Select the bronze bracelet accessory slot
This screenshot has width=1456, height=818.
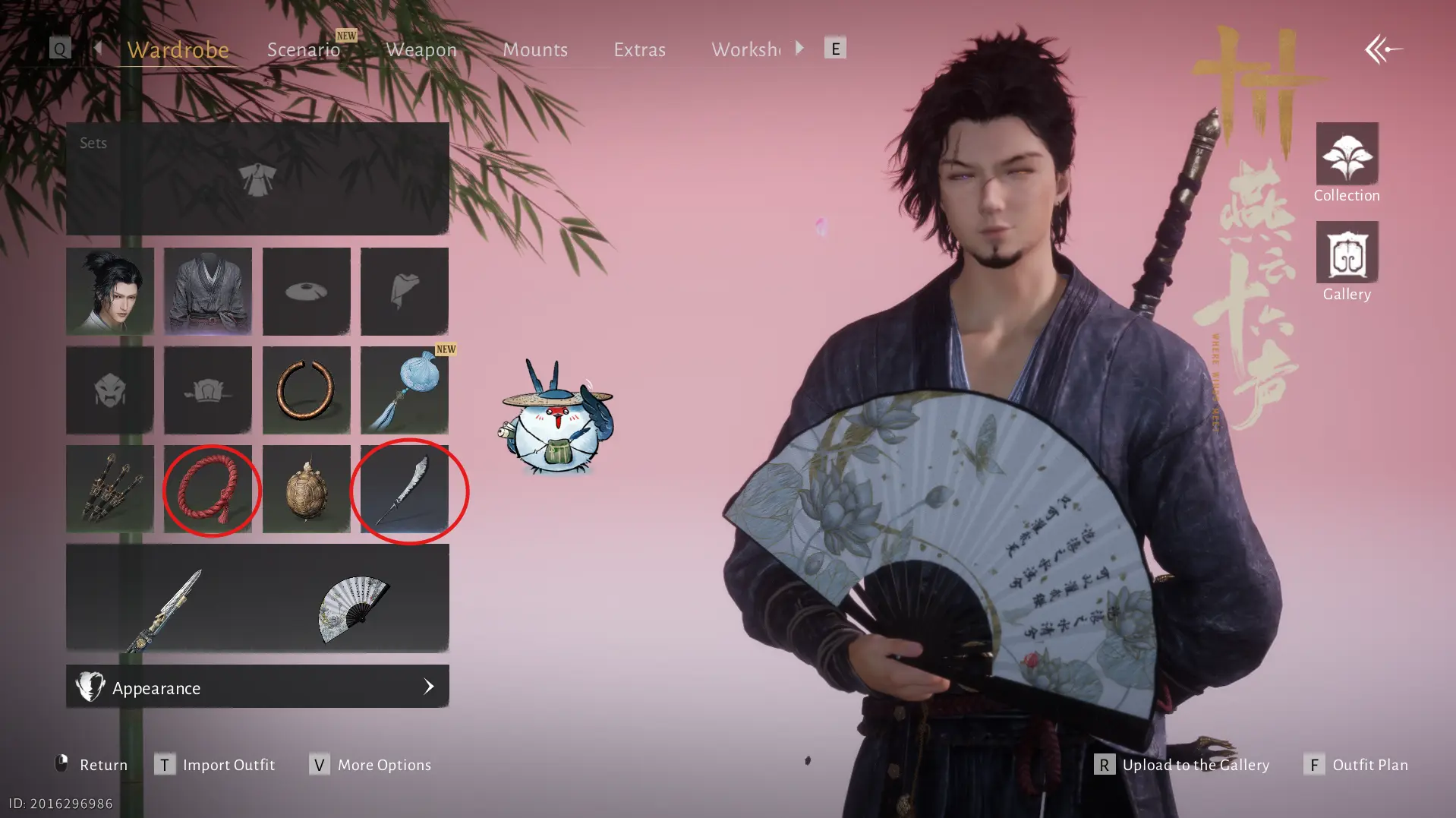pos(307,390)
